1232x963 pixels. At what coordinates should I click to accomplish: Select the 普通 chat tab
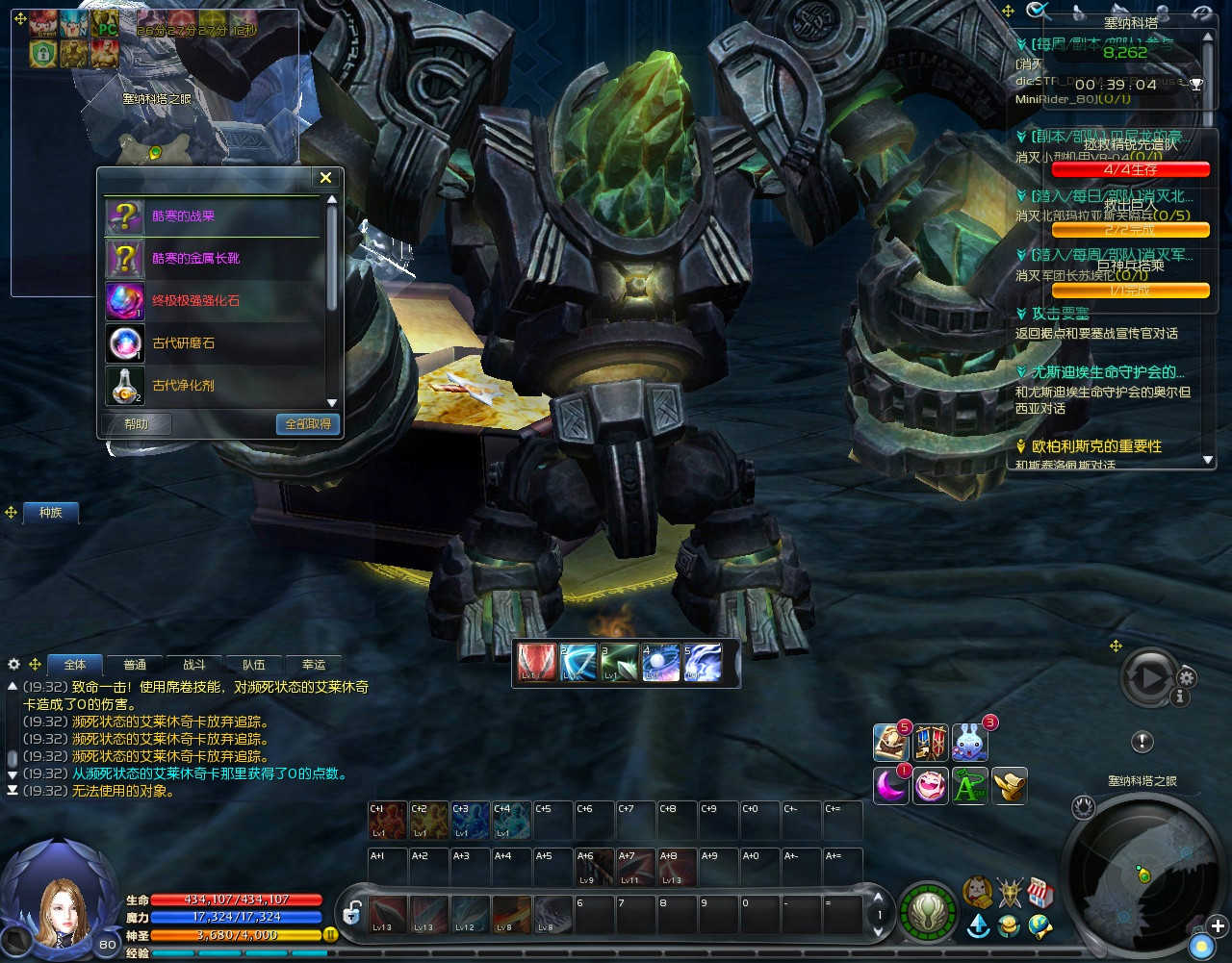[135, 665]
